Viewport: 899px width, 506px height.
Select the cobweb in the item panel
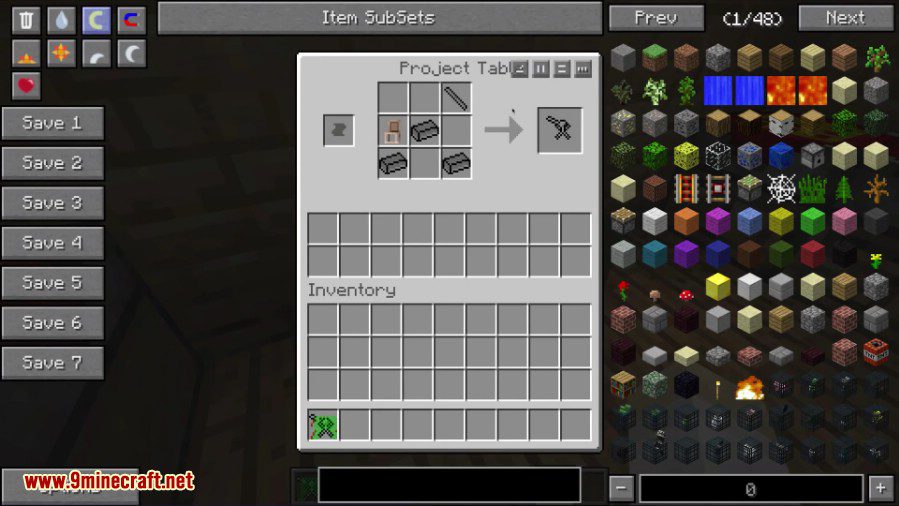pyautogui.click(x=780, y=187)
